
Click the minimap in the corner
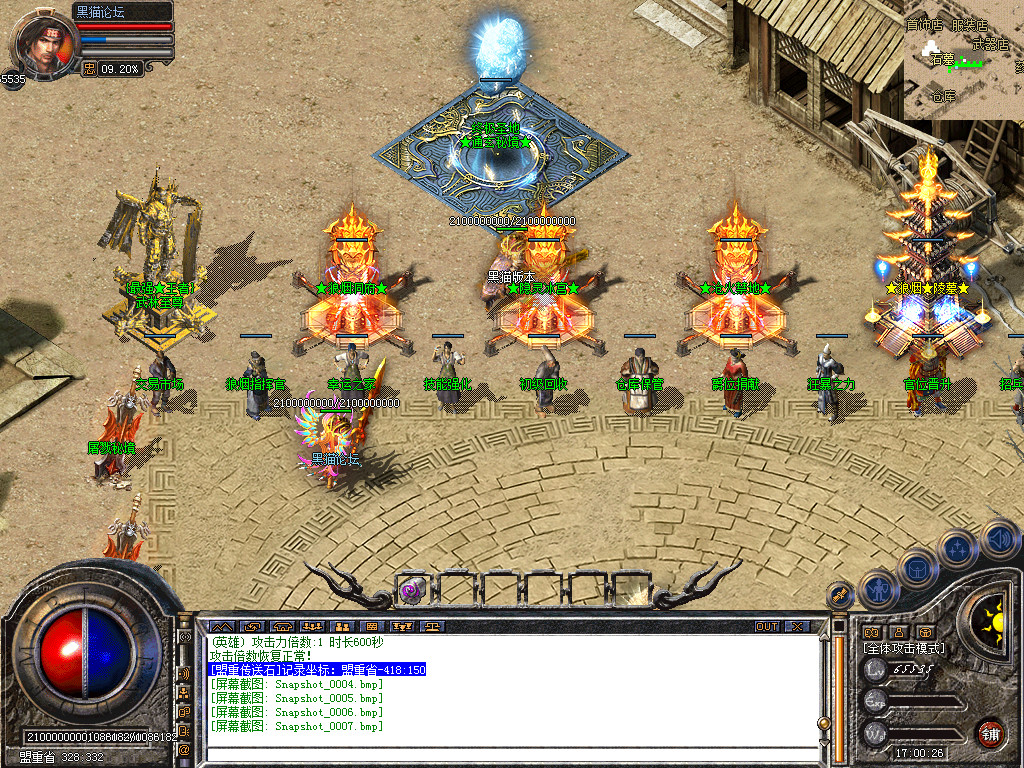(963, 59)
